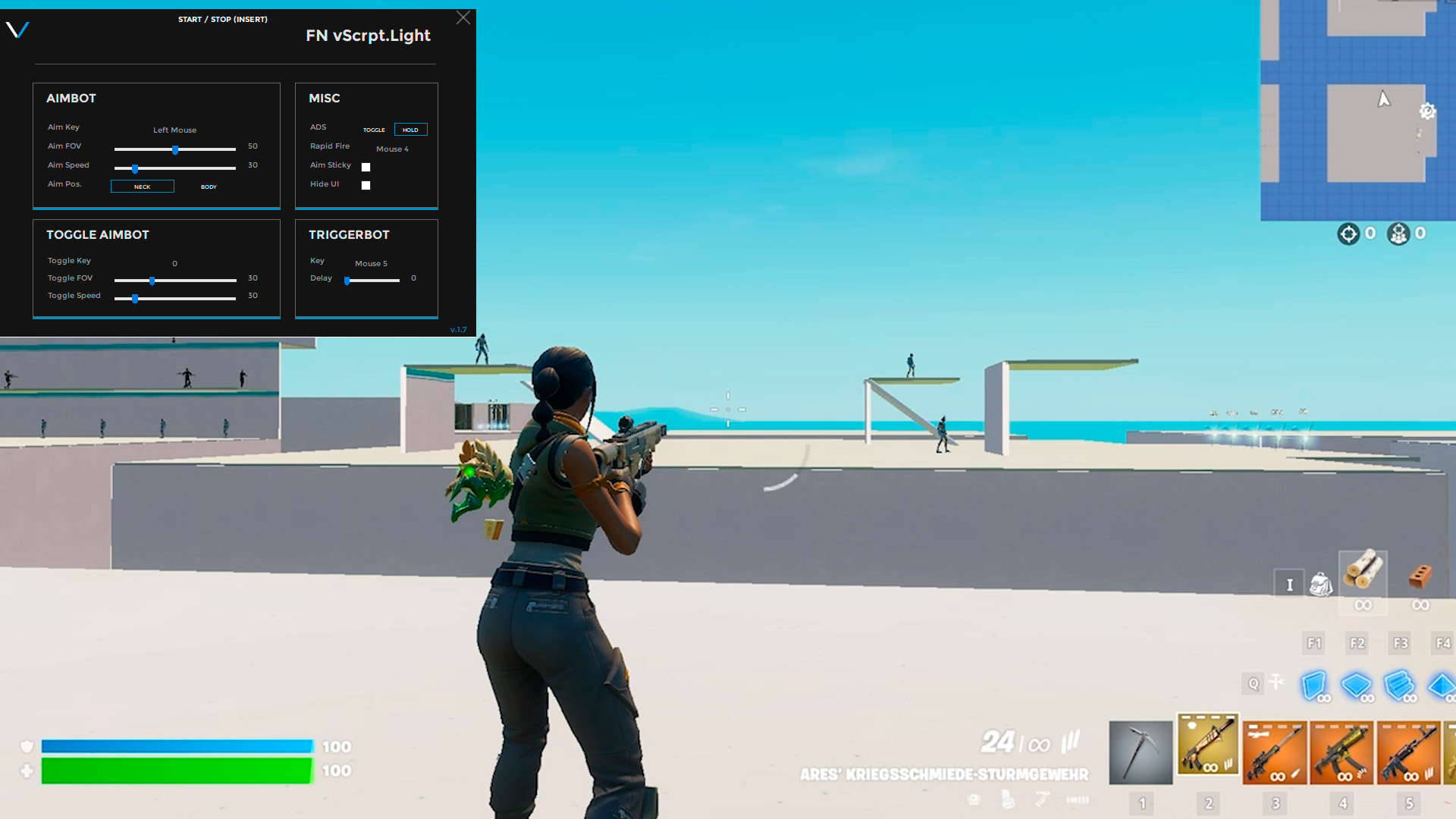The height and width of the screenshot is (819, 1456).
Task: Click the v.1.7 version label
Action: pos(459,330)
